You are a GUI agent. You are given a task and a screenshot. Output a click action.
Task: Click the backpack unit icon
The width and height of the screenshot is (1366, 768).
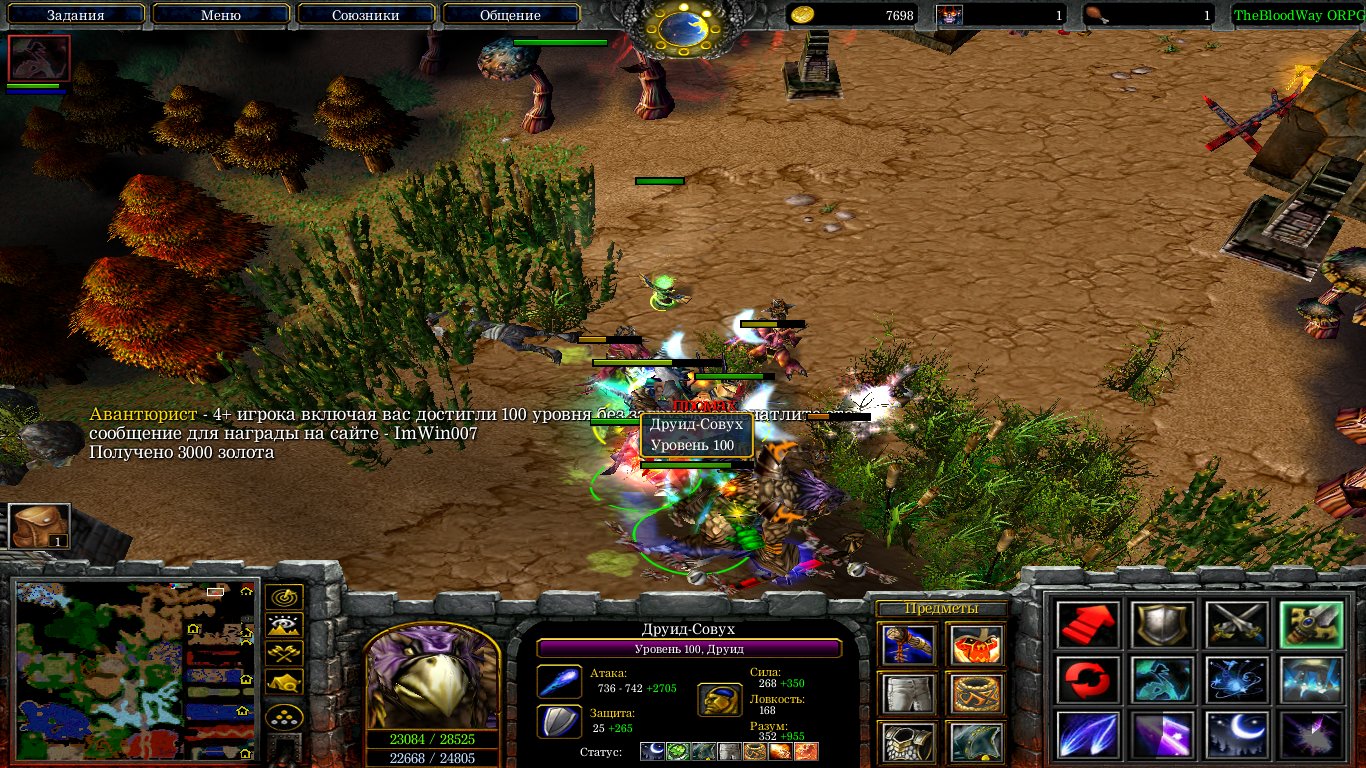pyautogui.click(x=39, y=526)
